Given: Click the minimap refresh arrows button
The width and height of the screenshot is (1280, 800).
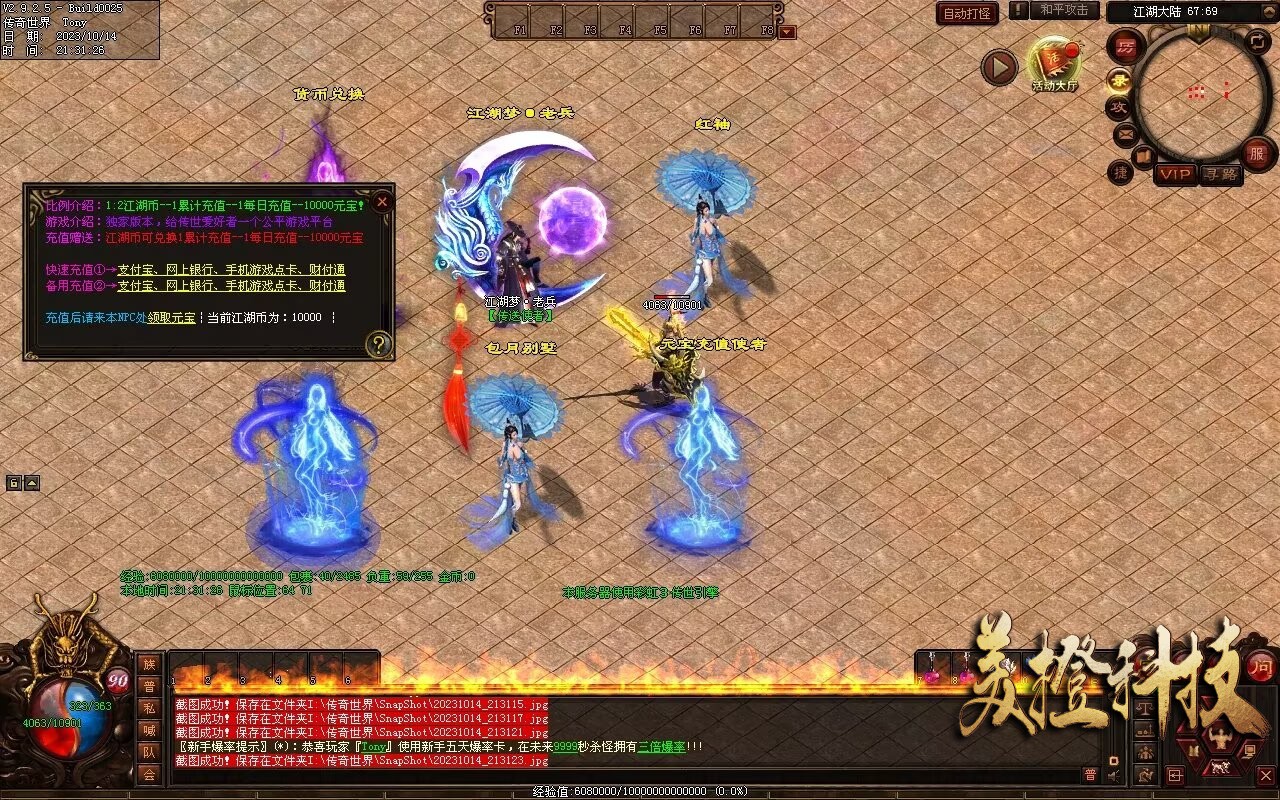Looking at the screenshot, I should [x=1257, y=42].
